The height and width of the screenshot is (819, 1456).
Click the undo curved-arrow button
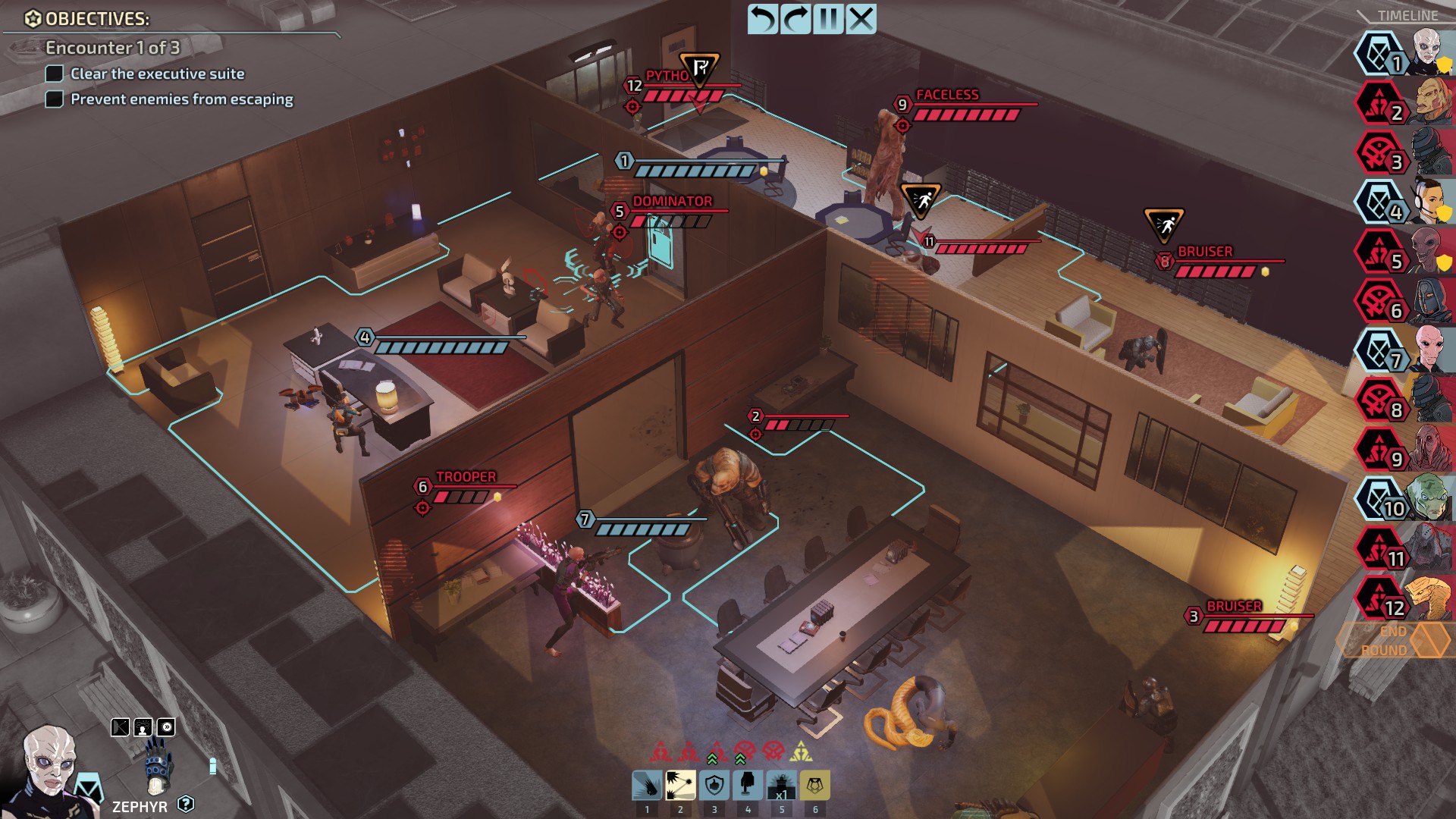(x=763, y=19)
